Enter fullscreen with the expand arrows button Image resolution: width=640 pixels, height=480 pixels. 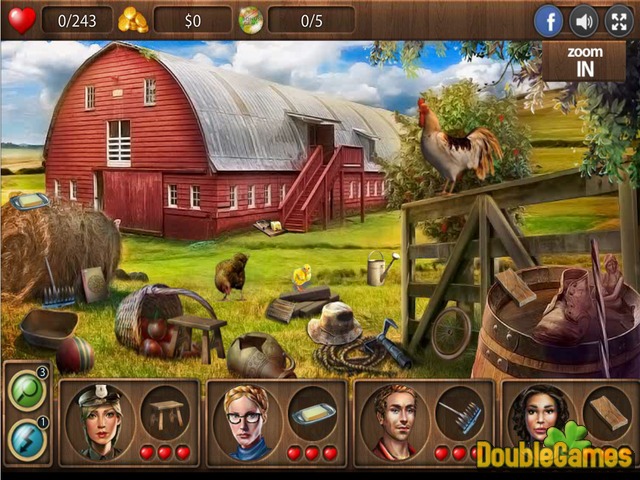618,20
